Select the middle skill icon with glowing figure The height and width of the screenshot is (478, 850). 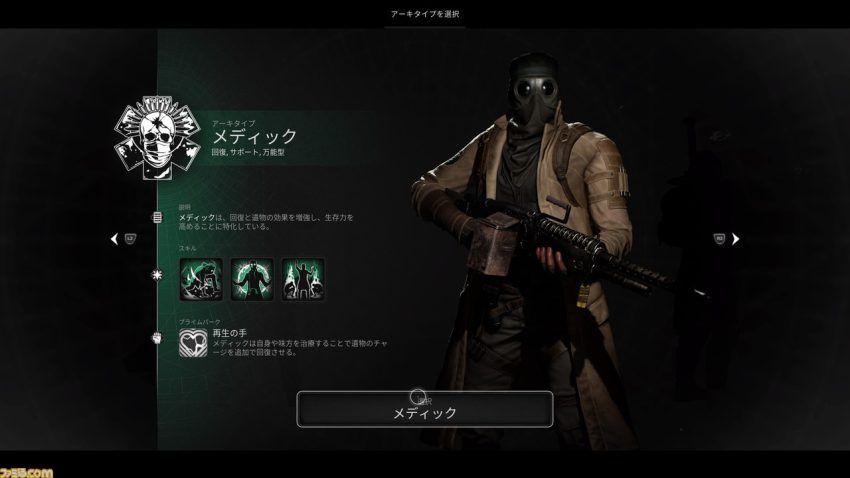click(251, 278)
